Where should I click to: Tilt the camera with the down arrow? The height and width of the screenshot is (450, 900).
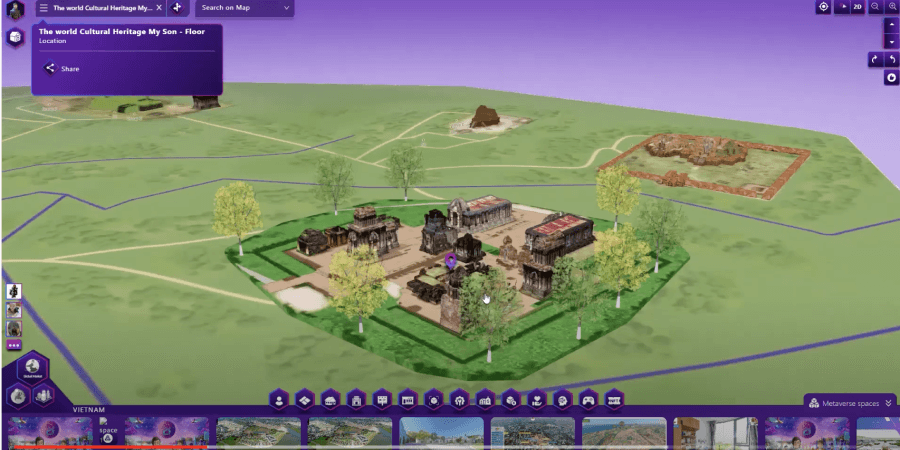click(x=891, y=42)
